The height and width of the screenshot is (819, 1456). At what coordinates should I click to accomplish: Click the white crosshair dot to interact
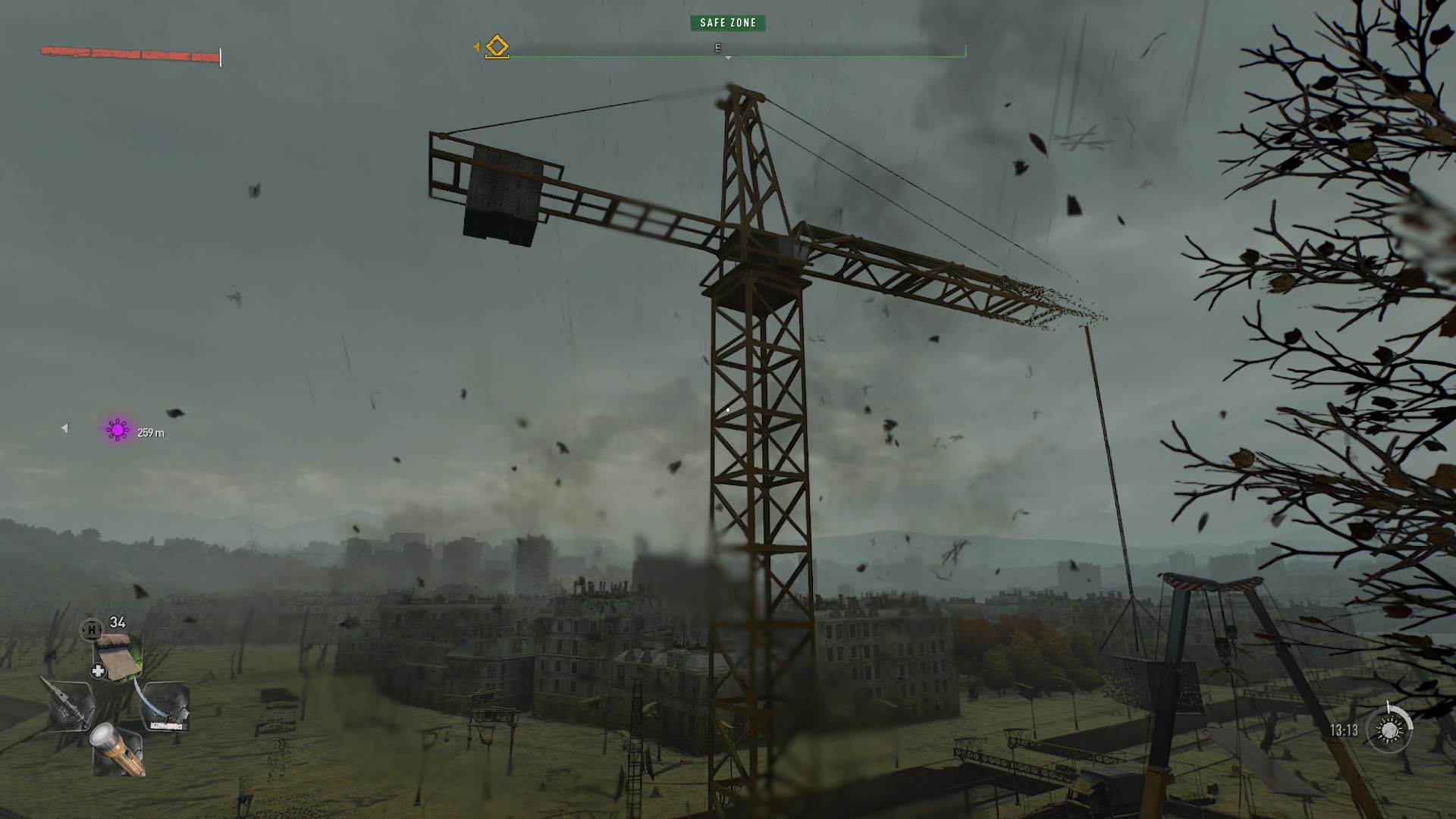pos(727,409)
